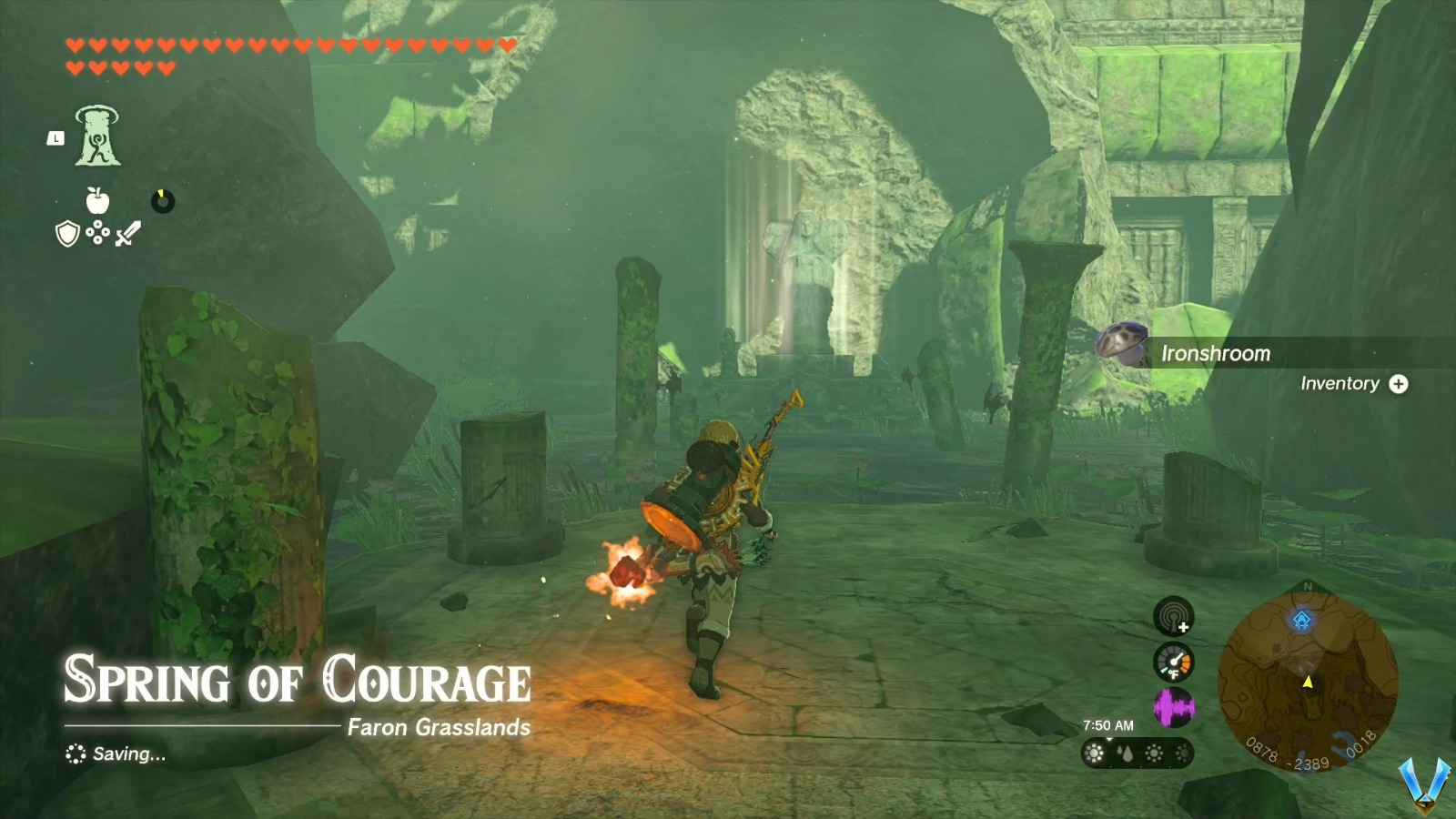The height and width of the screenshot is (819, 1456).
Task: Click the small arrow above the weather bar
Action: pyautogui.click(x=1107, y=738)
